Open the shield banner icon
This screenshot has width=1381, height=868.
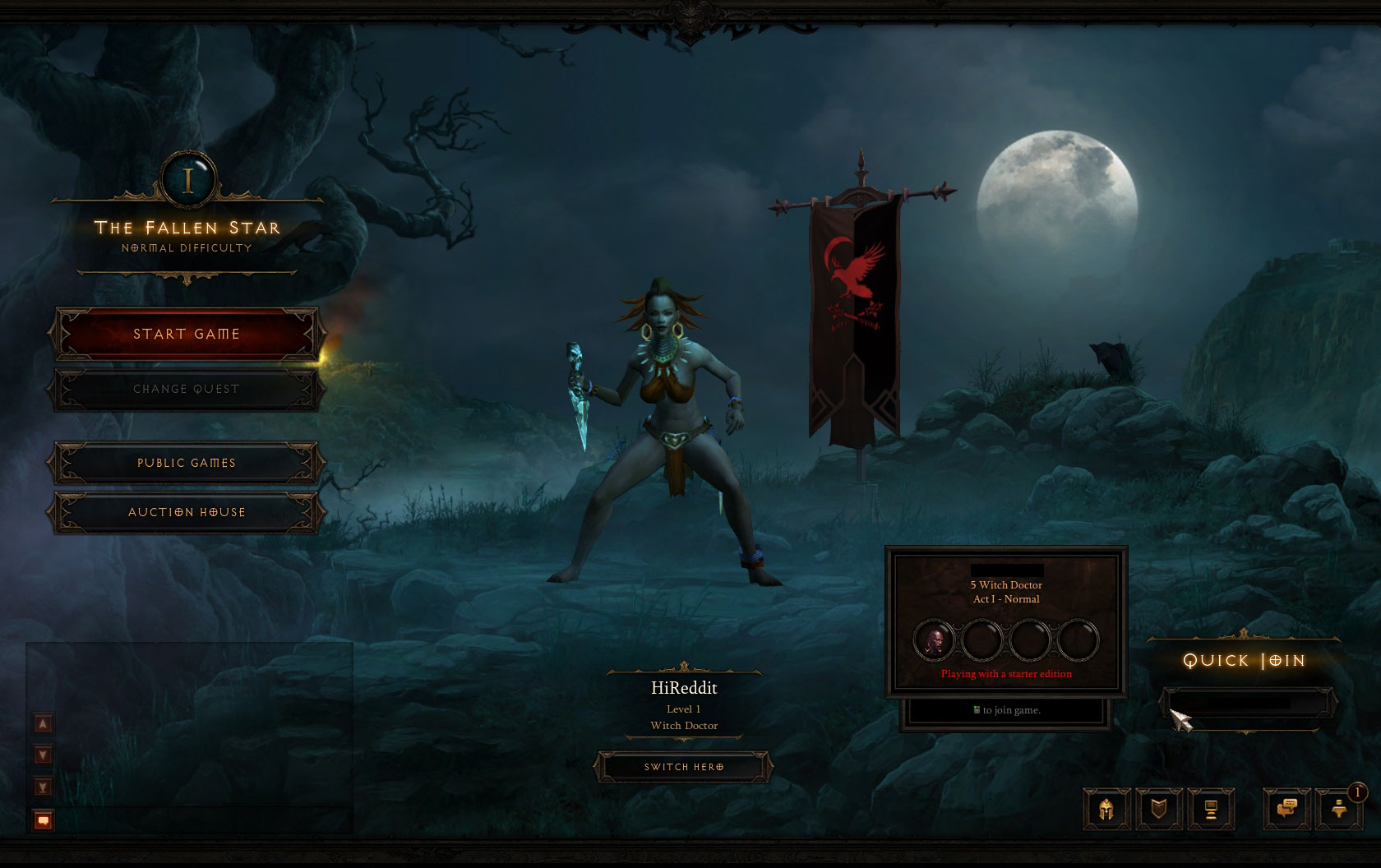click(x=1158, y=810)
